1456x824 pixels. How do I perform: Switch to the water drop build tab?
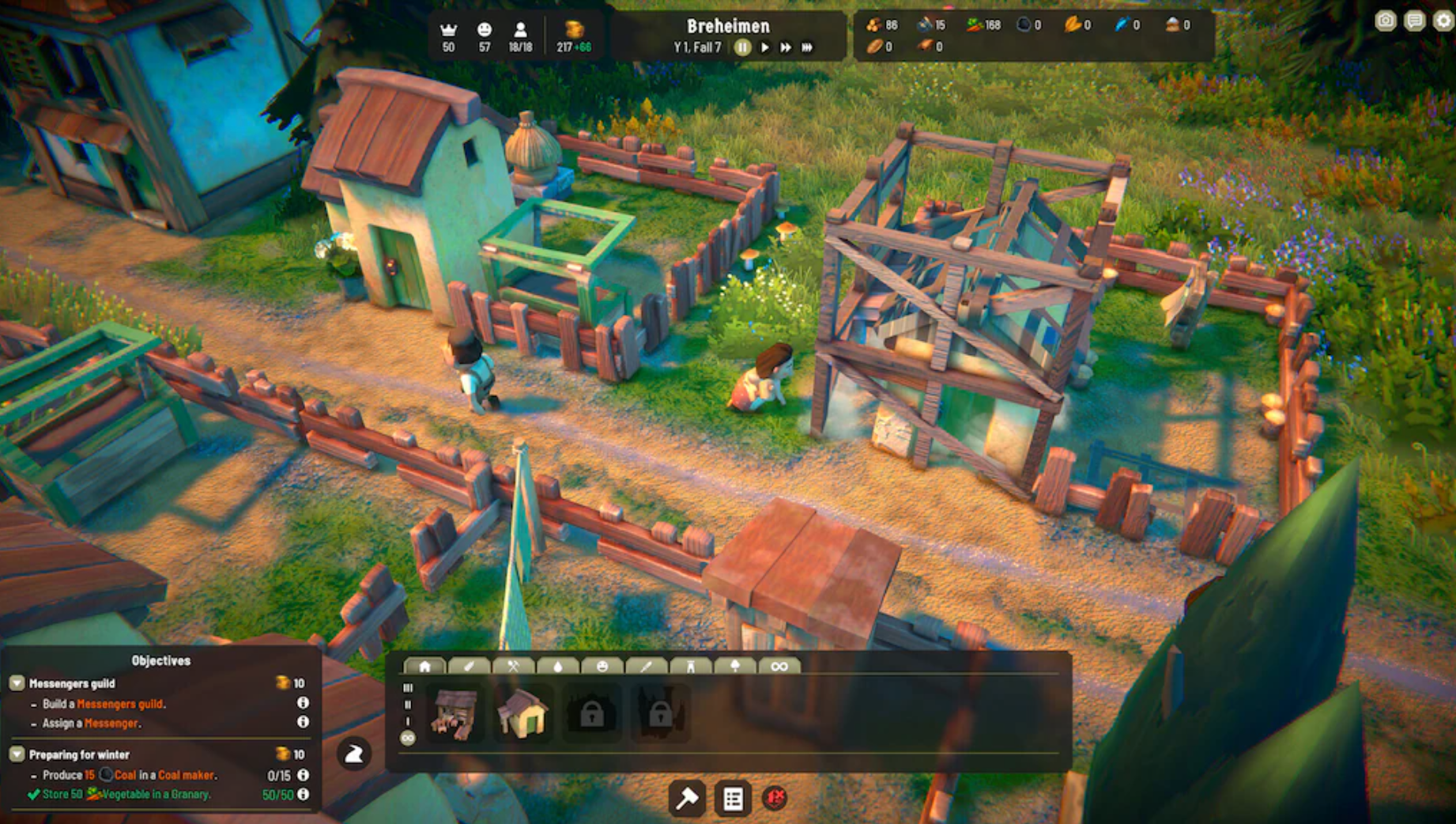tap(558, 666)
